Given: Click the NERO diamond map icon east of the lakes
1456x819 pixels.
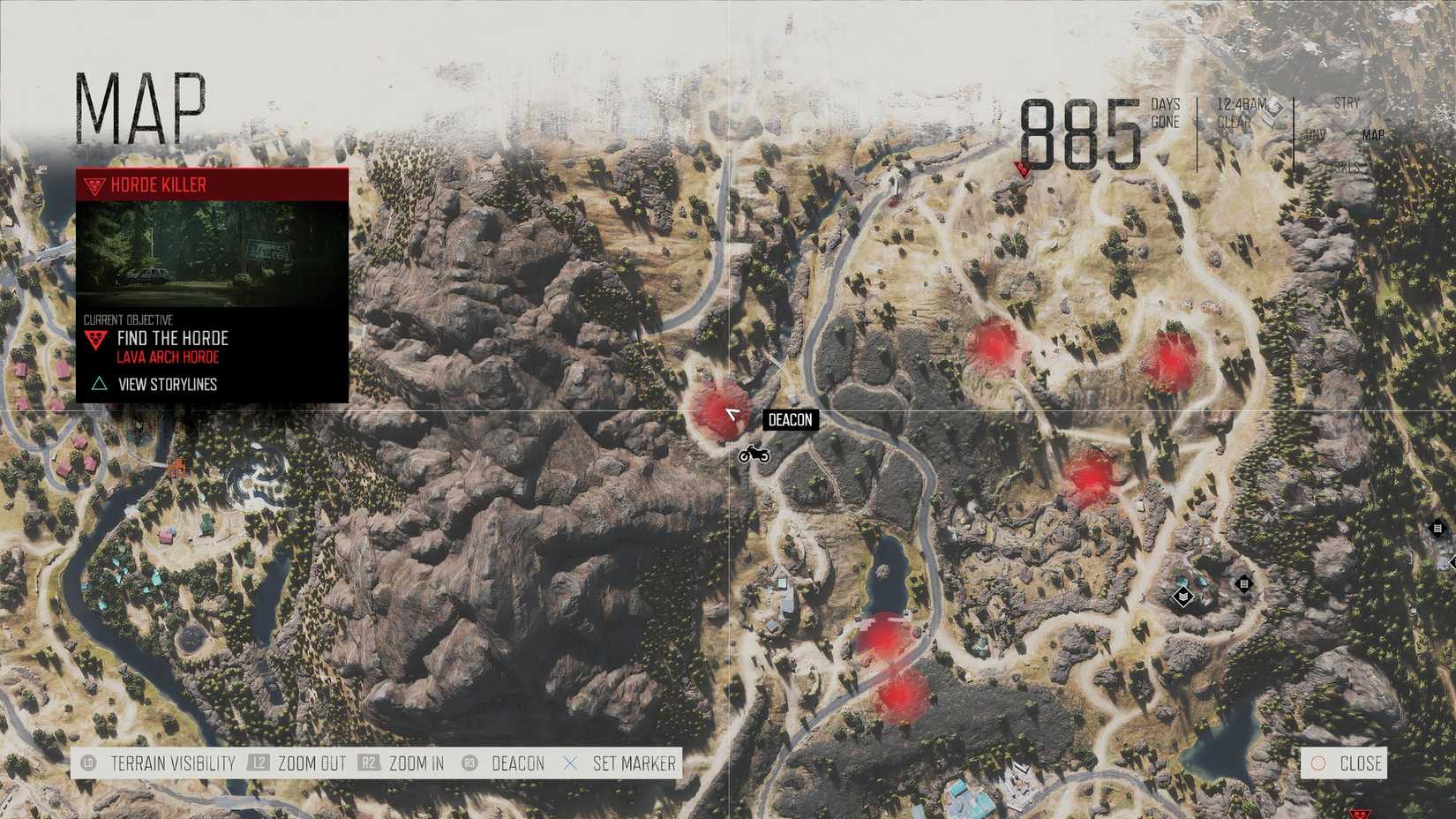Looking at the screenshot, I should 1243,582.
